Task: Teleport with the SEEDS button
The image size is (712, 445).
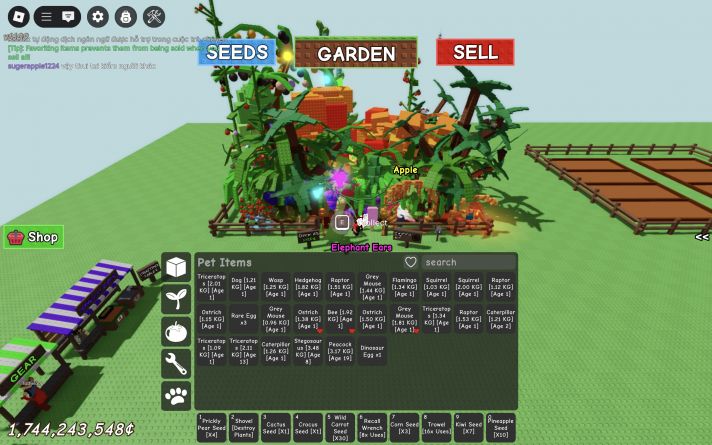Action: coord(237,52)
